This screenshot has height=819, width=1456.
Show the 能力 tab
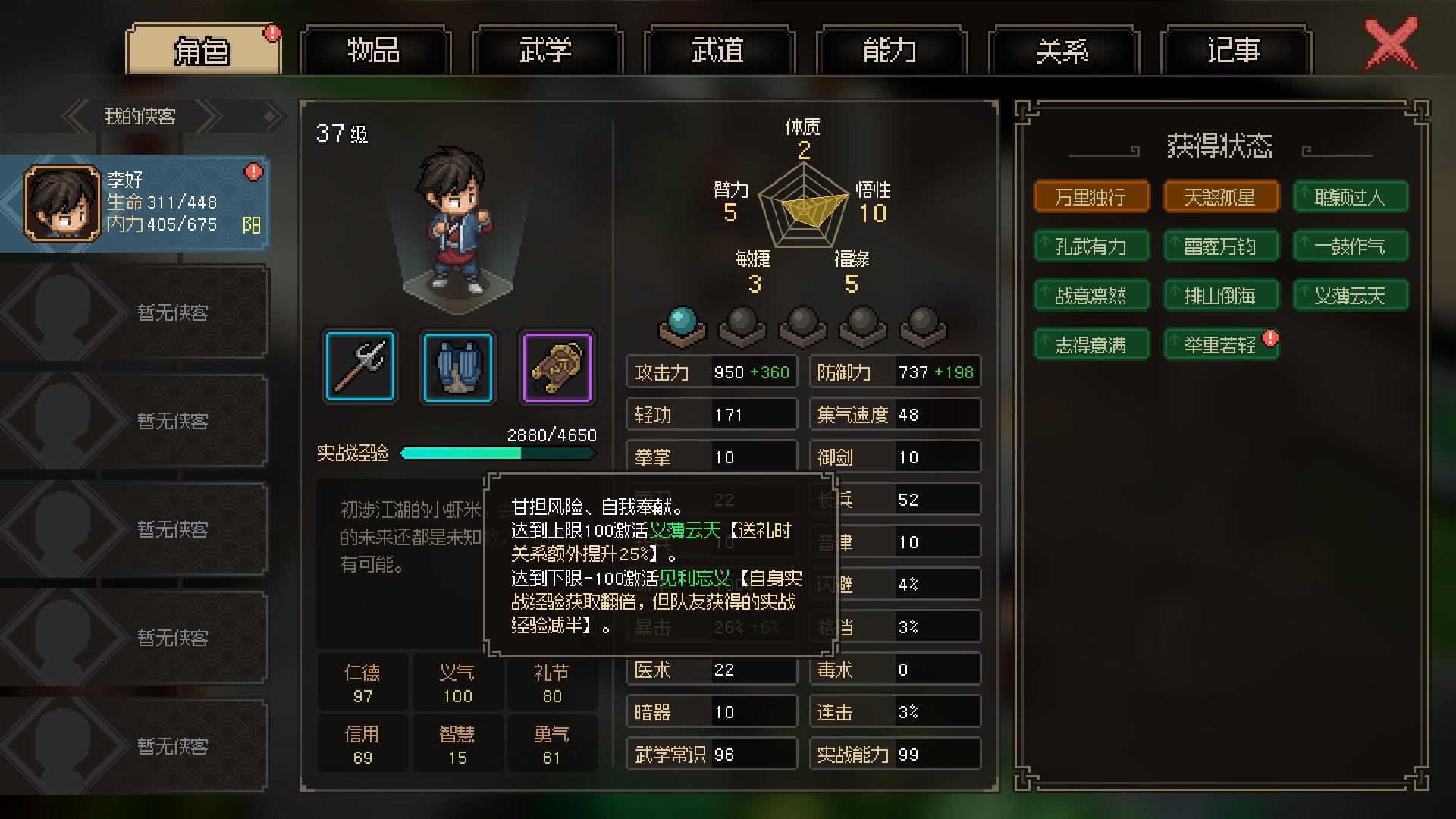click(890, 51)
